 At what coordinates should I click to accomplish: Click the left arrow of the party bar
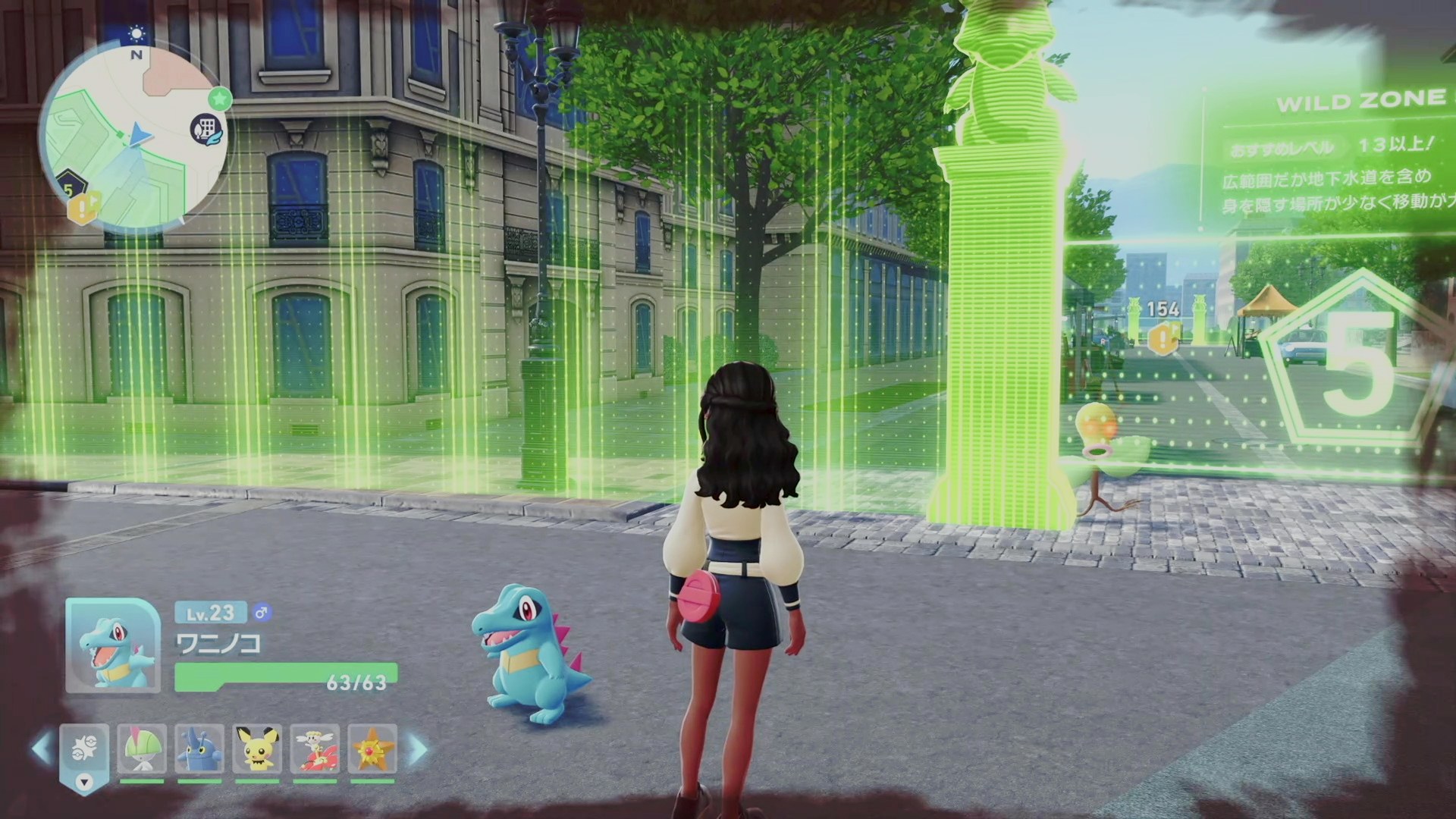[x=42, y=749]
